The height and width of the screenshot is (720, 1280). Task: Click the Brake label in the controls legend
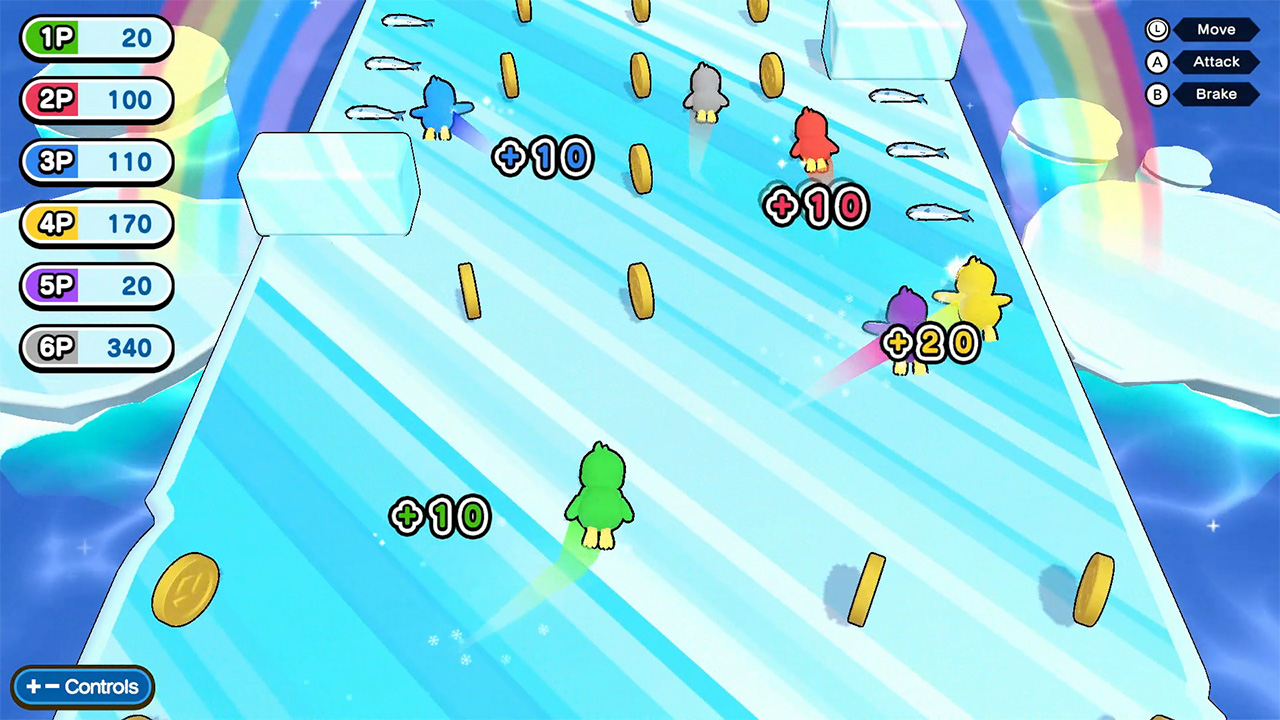pos(1216,94)
